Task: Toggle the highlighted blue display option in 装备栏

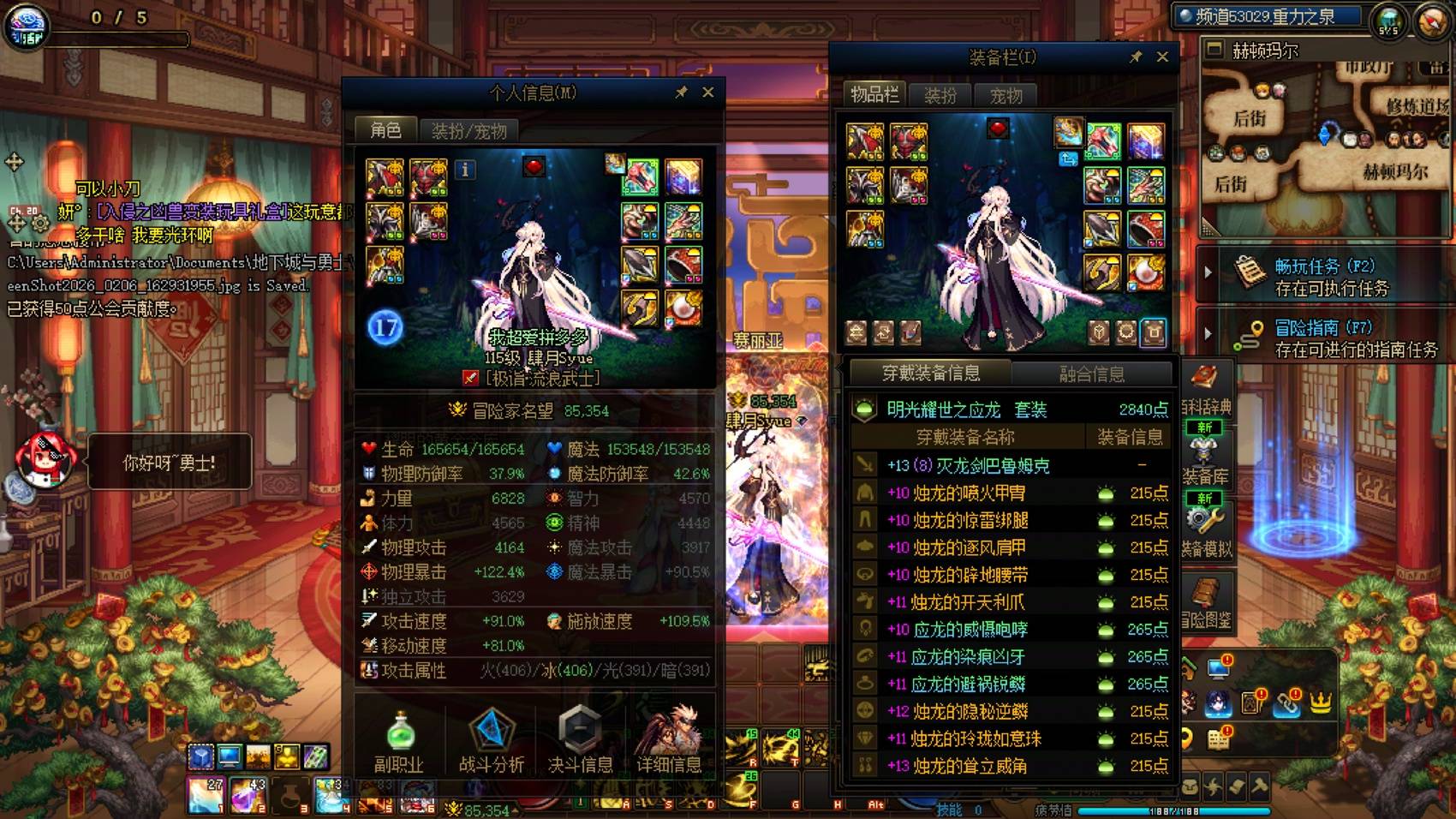Action: (1154, 332)
